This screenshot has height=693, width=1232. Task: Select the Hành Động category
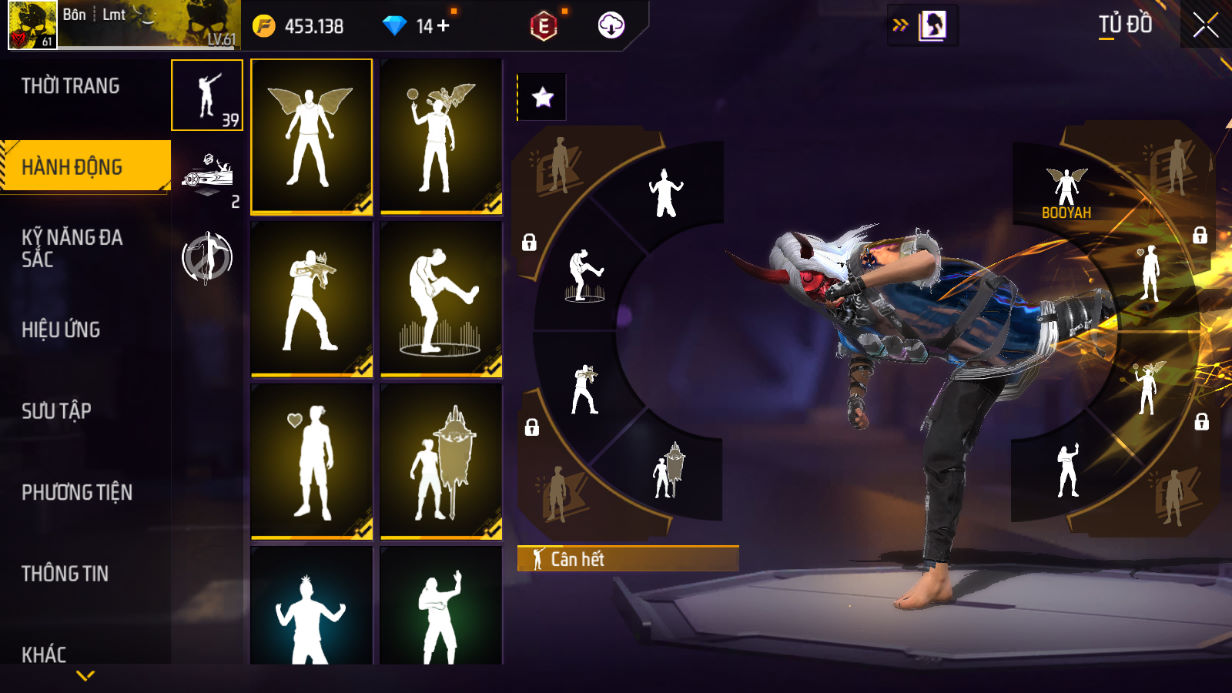[x=73, y=167]
